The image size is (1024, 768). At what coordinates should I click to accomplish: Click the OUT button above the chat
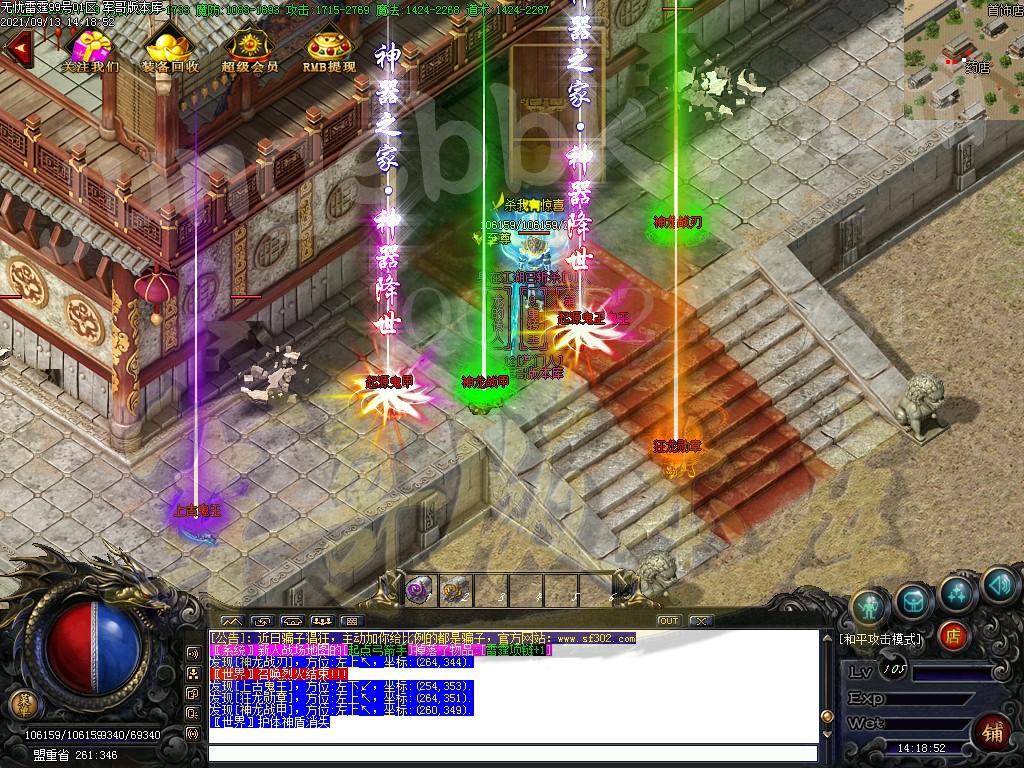(668, 621)
